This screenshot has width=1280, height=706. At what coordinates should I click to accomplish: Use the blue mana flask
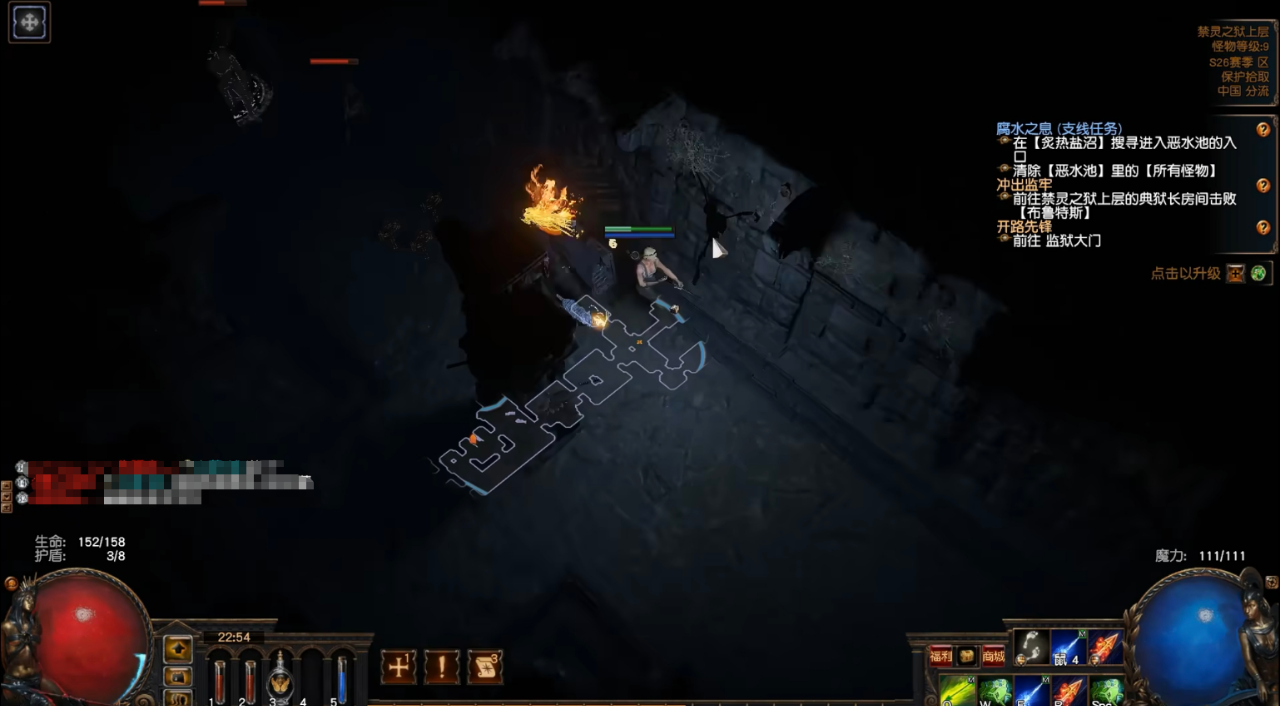coord(341,677)
